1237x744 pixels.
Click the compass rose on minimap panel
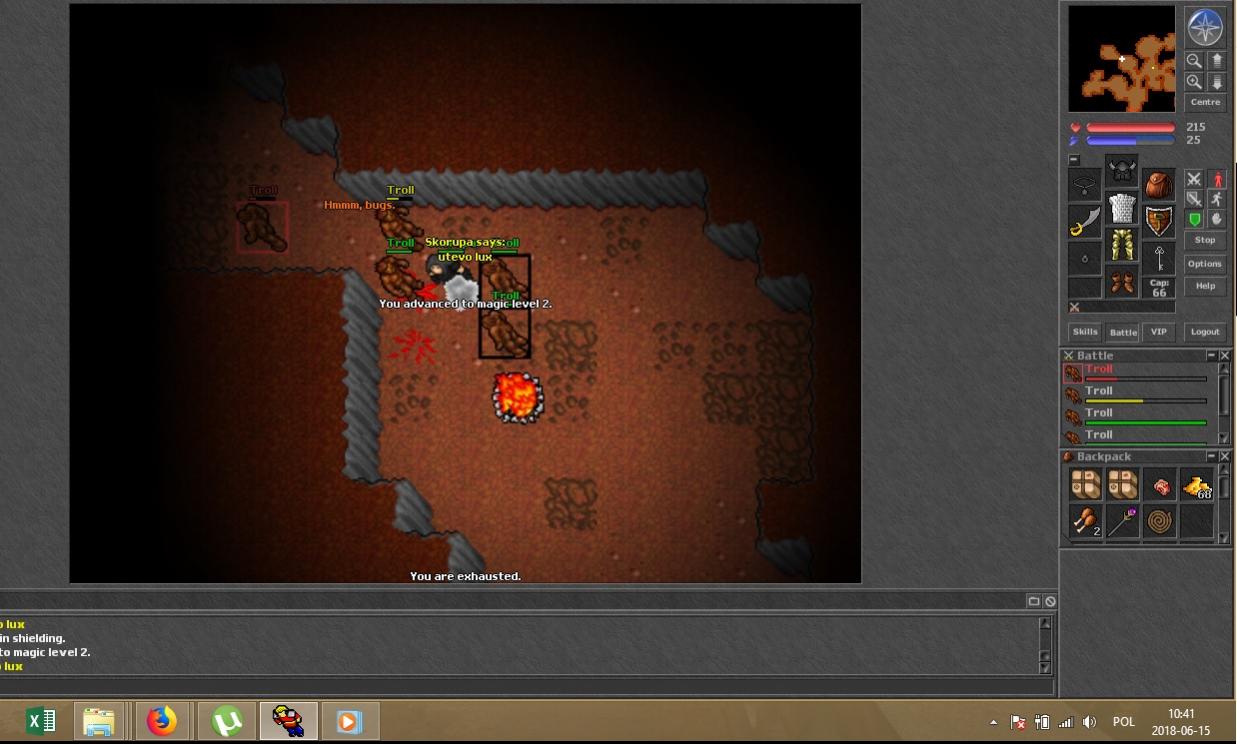point(1205,27)
